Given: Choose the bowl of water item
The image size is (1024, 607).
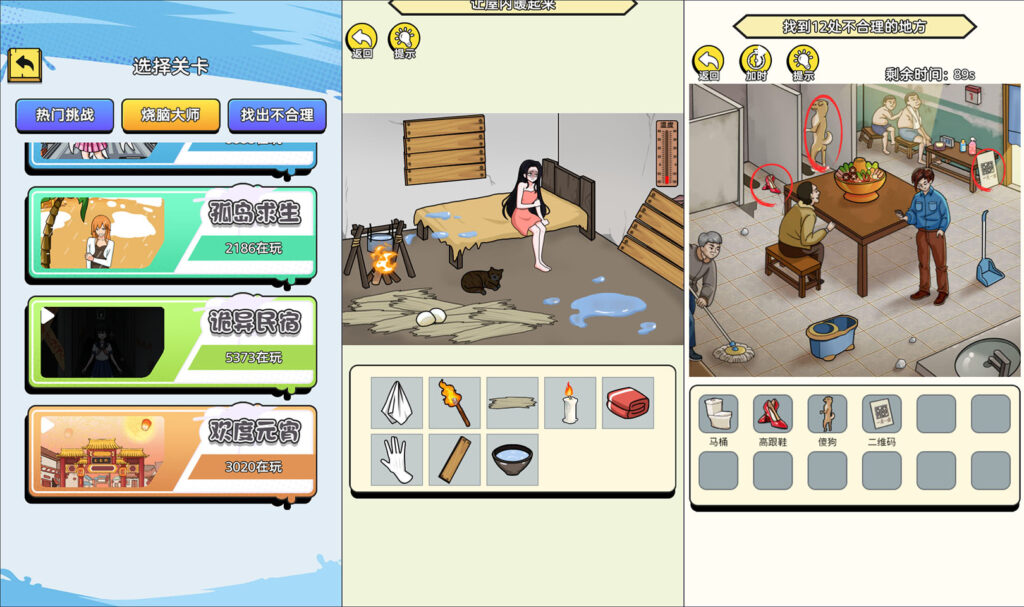Looking at the screenshot, I should pyautogui.click(x=513, y=459).
